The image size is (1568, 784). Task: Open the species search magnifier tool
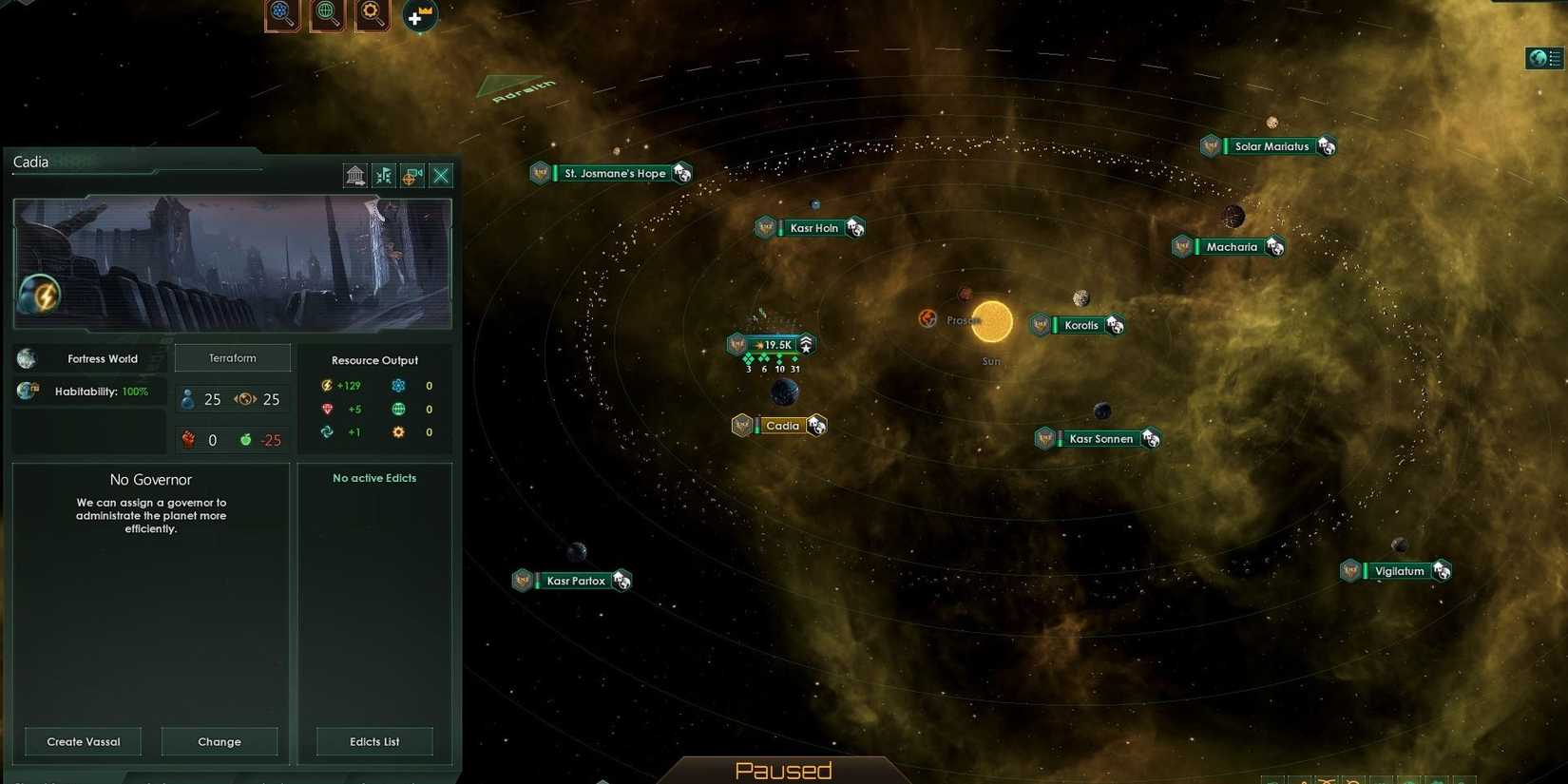click(x=282, y=15)
